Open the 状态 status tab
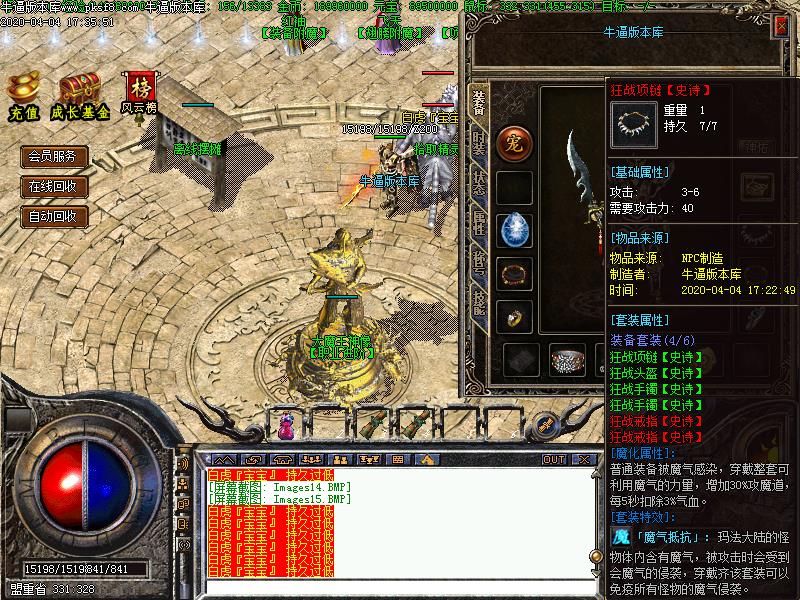The image size is (800, 600). (479, 184)
